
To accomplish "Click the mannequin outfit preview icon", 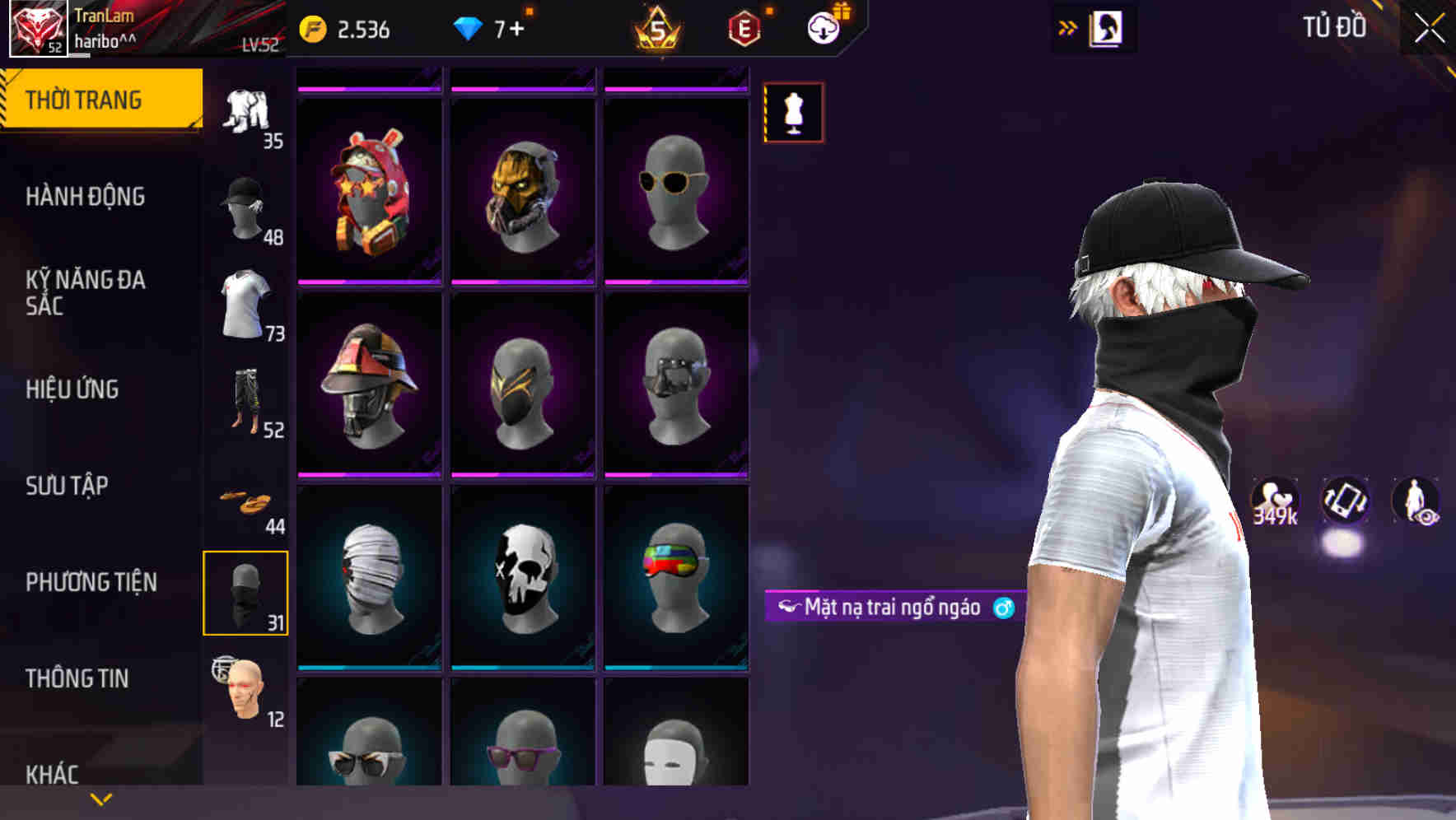I will [x=793, y=114].
